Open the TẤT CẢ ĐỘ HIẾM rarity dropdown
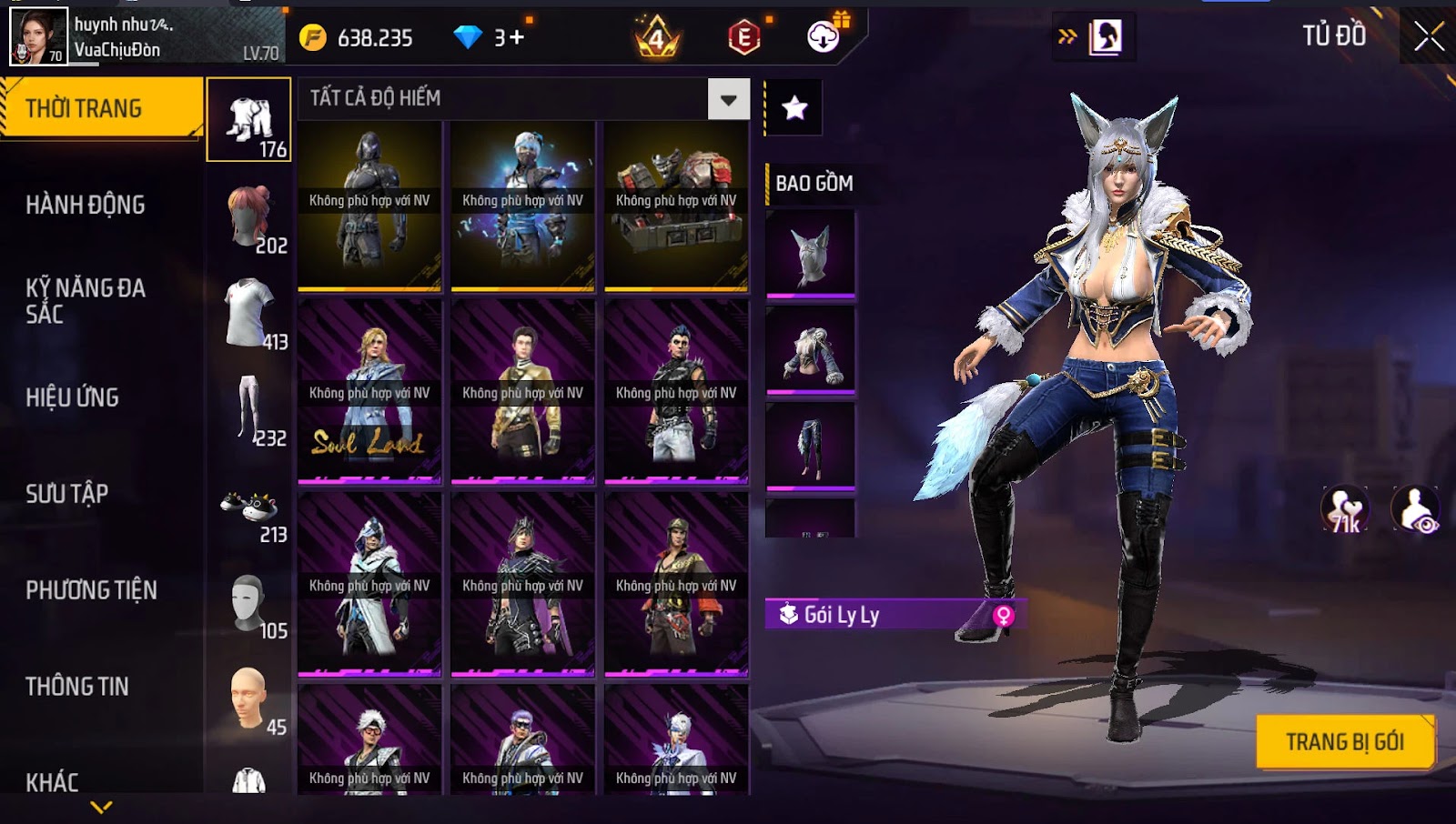Image resolution: width=1456 pixels, height=824 pixels. coord(728,99)
